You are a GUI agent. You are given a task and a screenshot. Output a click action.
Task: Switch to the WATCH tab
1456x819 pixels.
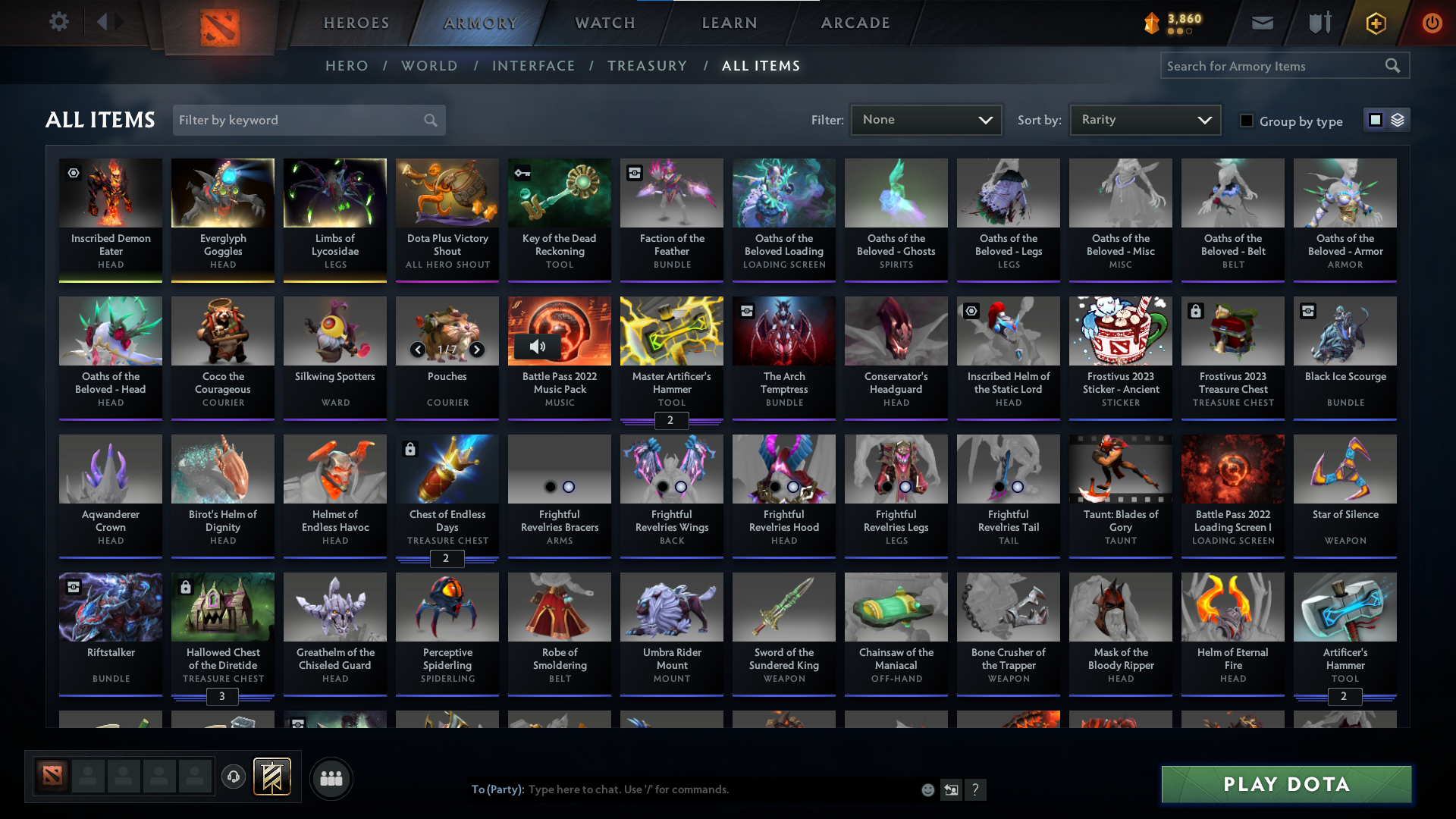(604, 23)
